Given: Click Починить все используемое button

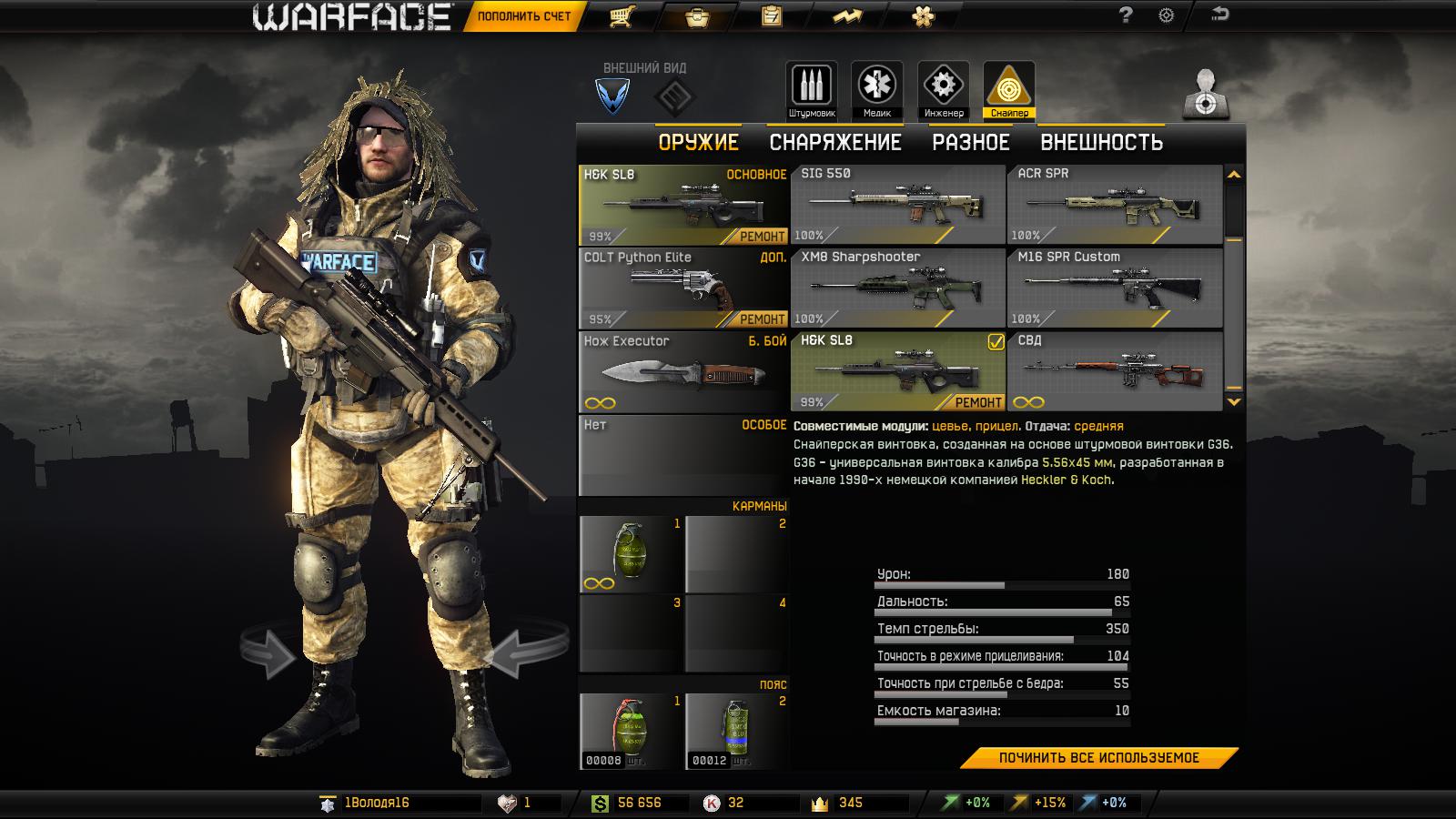Looking at the screenshot, I should 1098,758.
